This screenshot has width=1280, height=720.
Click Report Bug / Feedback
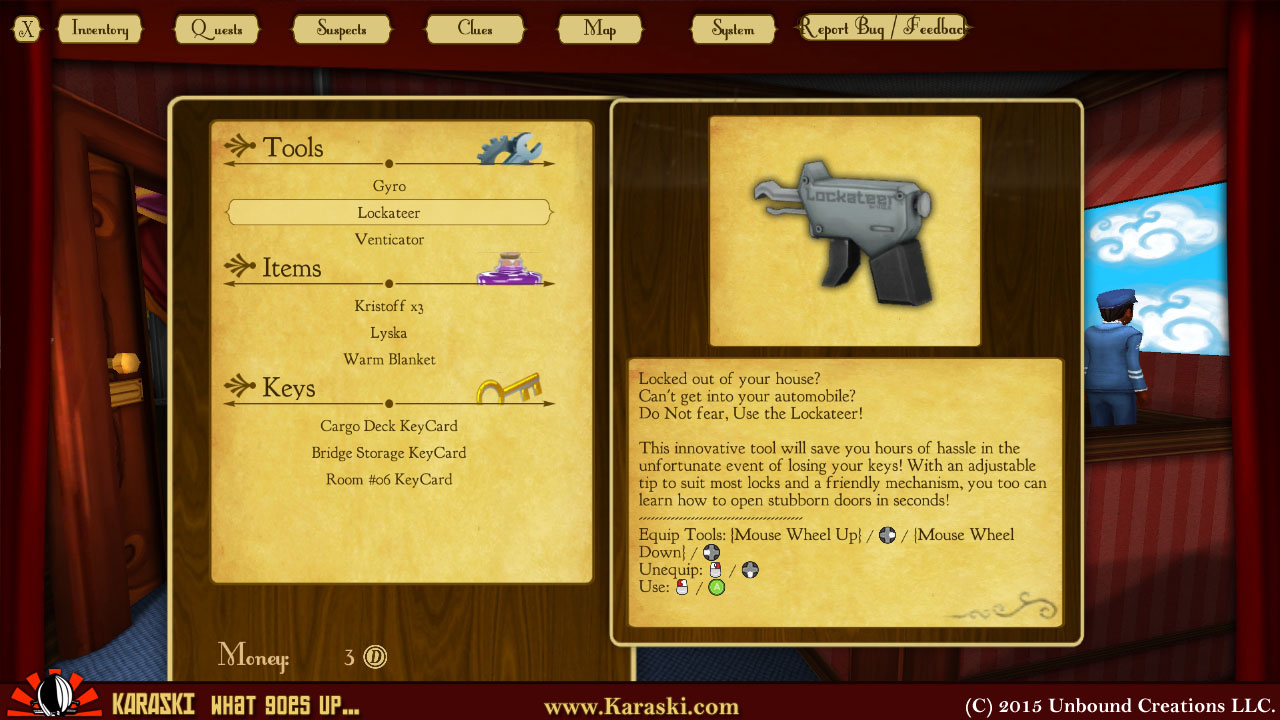pos(881,27)
